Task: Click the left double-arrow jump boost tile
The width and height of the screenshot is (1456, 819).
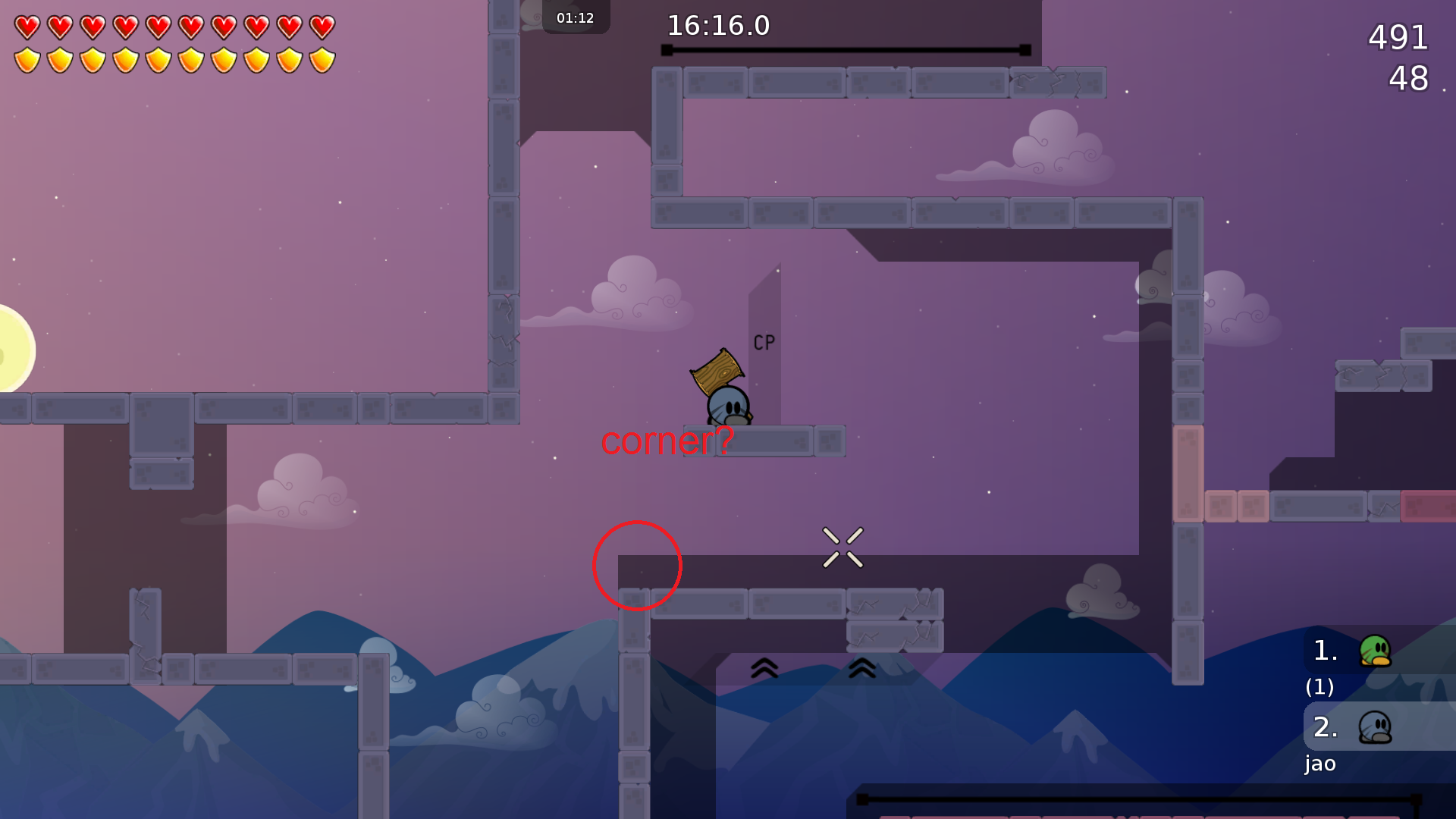Action: point(765,669)
